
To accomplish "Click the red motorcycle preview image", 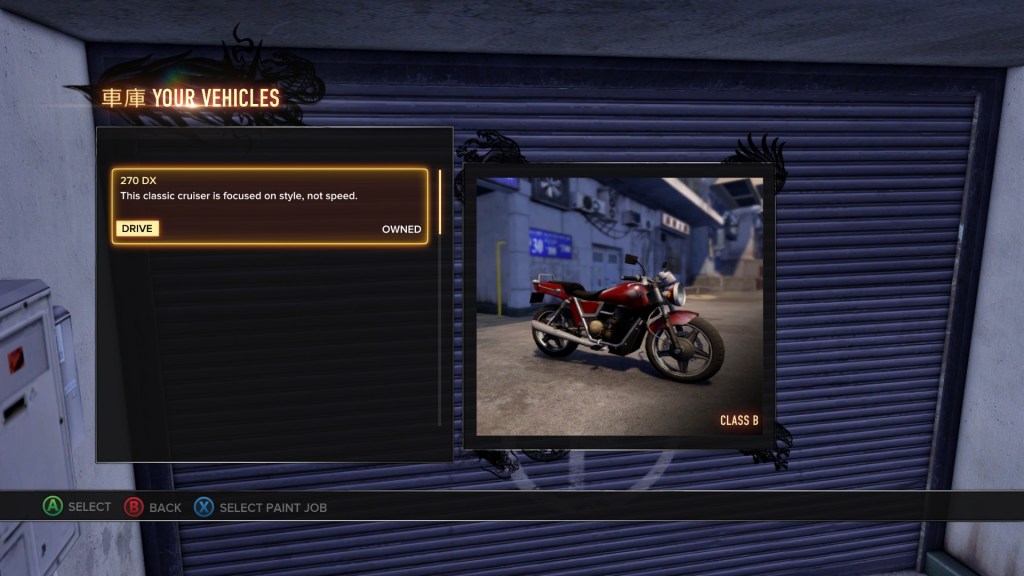I will [619, 306].
